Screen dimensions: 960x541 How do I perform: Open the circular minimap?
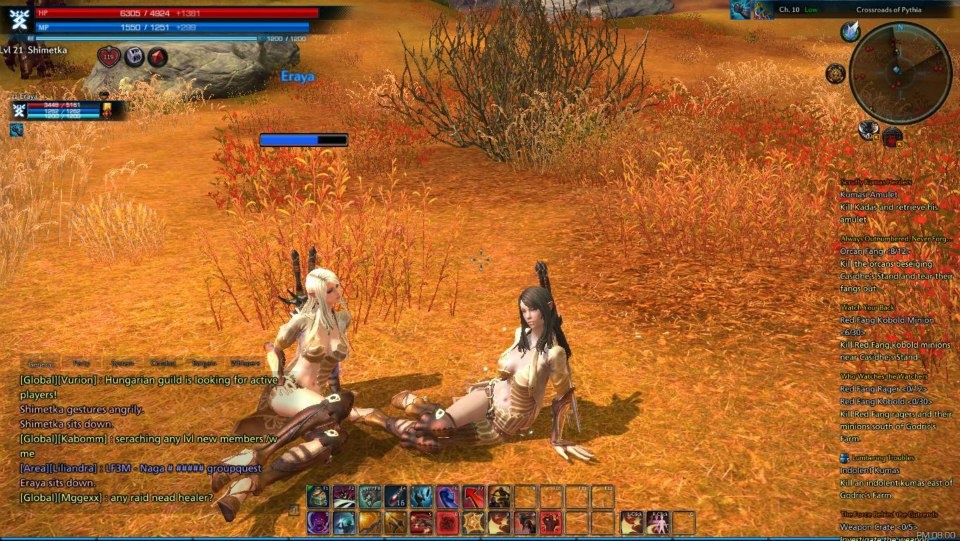tap(899, 73)
